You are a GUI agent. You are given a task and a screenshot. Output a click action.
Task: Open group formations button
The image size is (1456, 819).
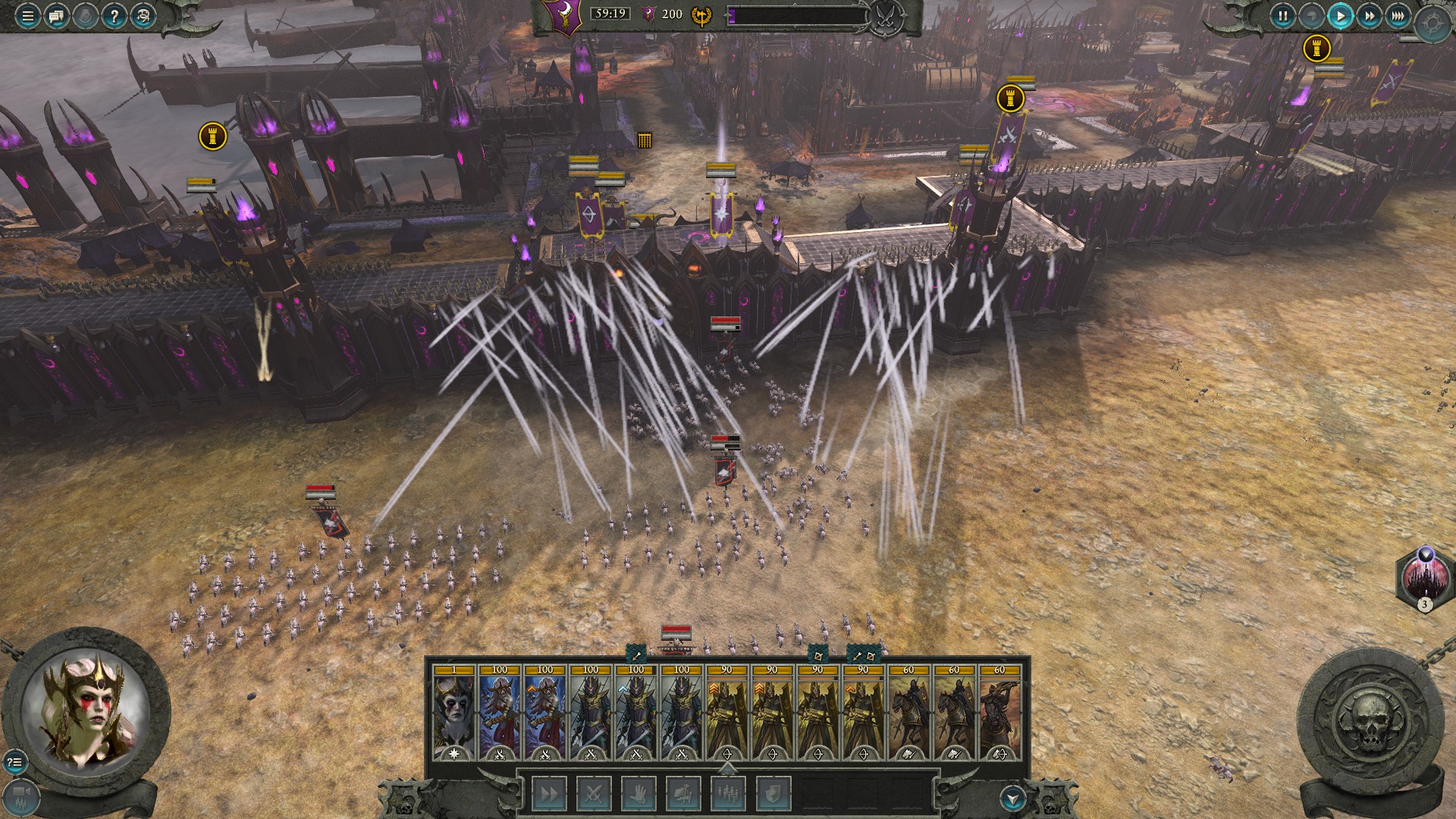(x=727, y=794)
